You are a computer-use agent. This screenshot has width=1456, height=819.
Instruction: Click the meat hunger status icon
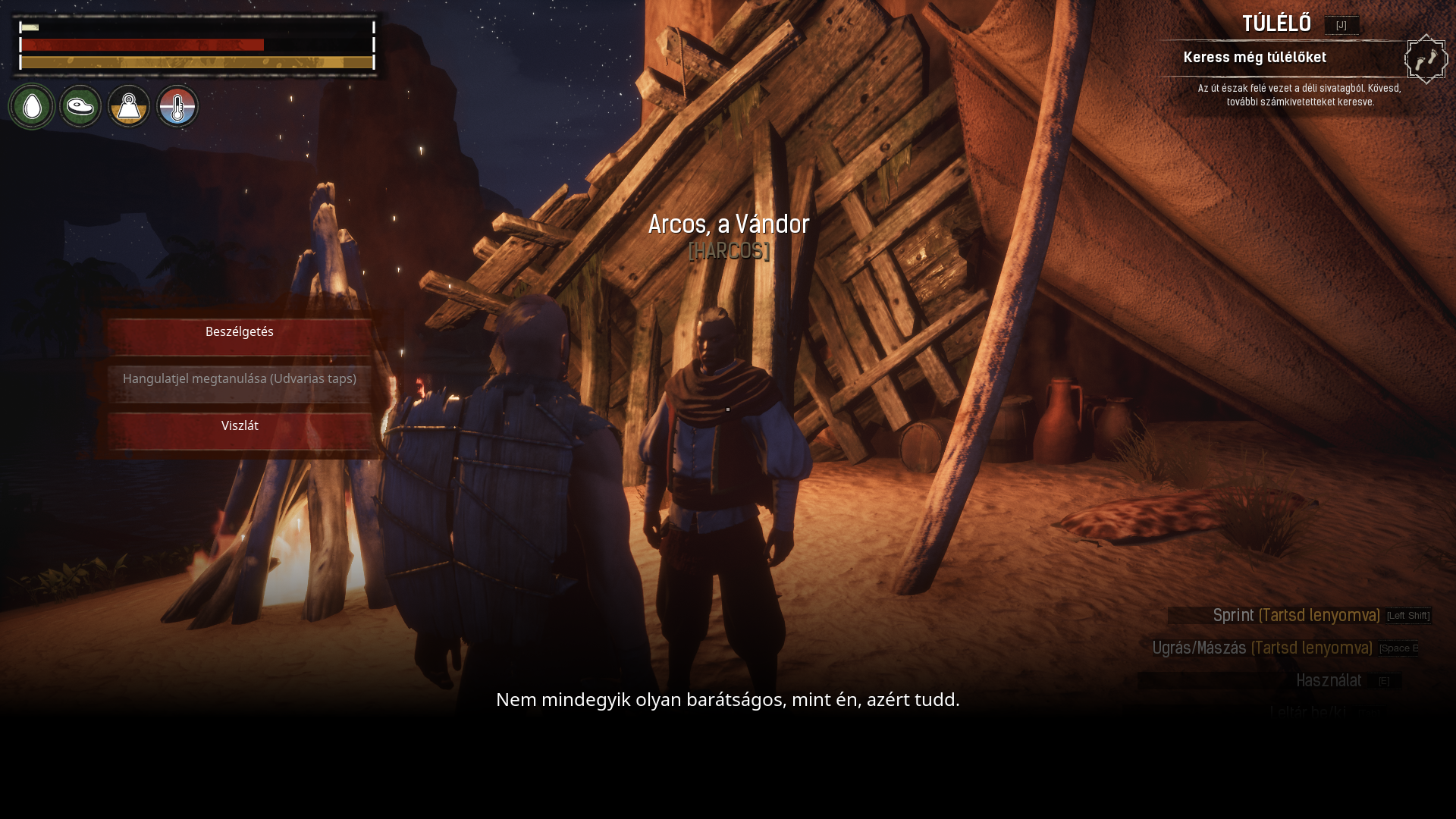point(80,107)
